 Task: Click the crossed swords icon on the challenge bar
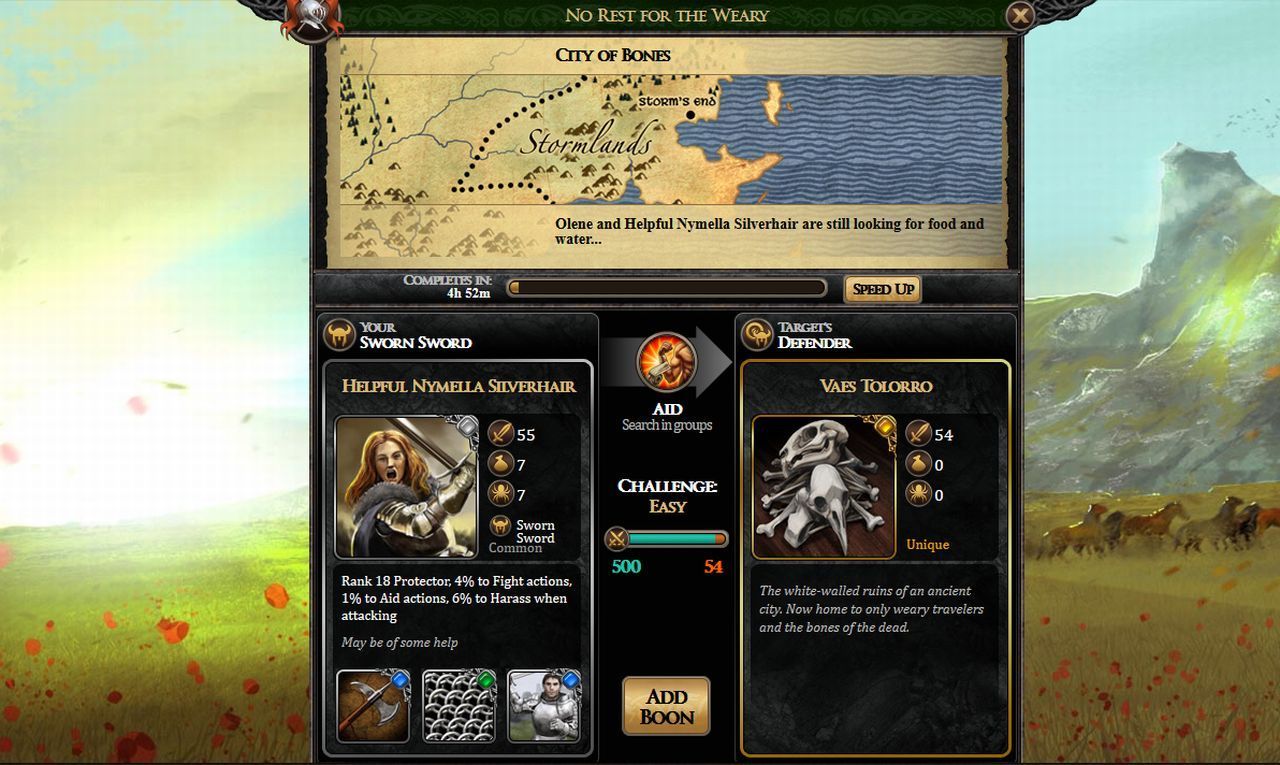click(618, 539)
